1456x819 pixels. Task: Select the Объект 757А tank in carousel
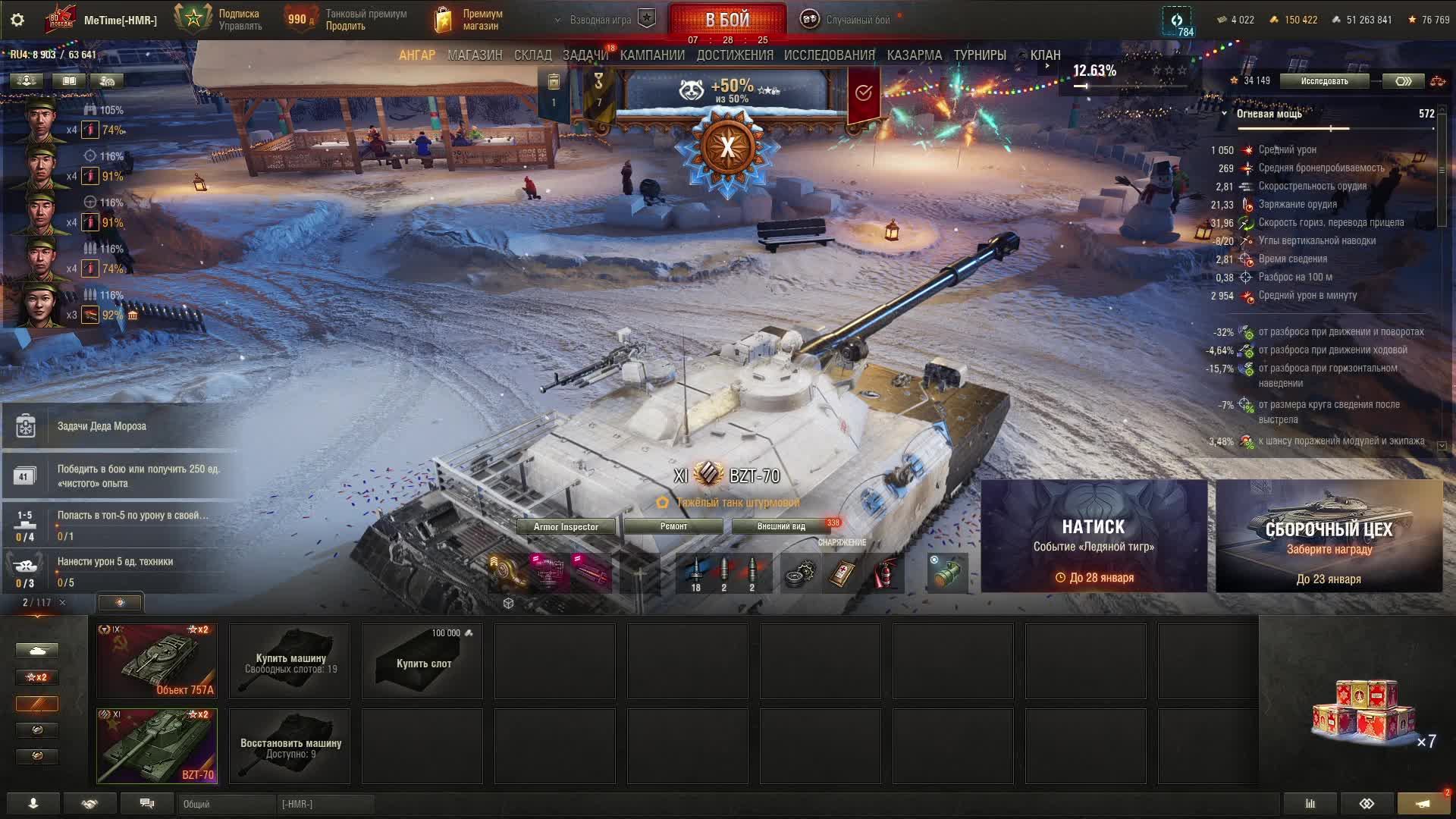point(157,661)
